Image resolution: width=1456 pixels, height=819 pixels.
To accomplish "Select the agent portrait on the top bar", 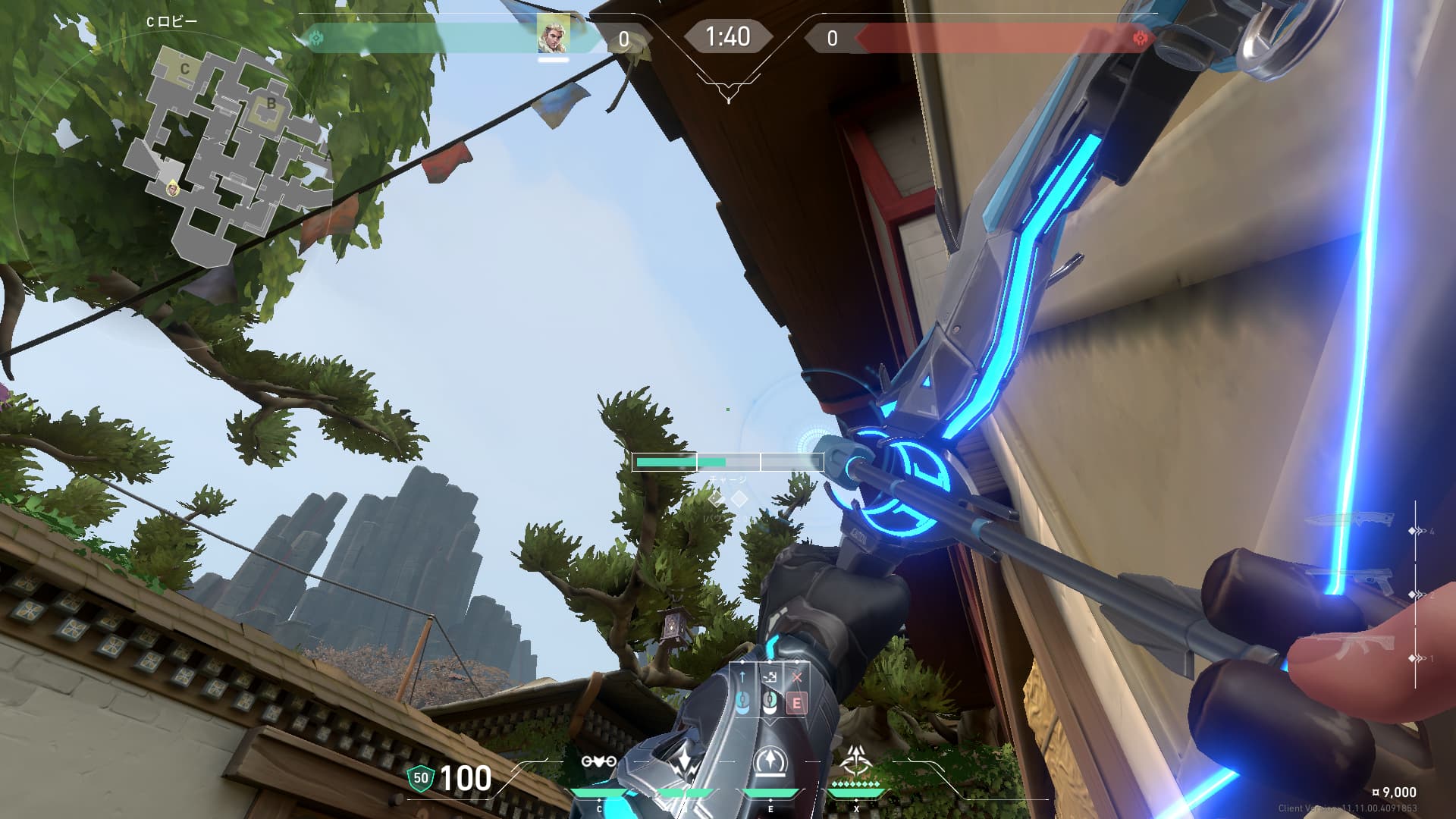I will 554,35.
